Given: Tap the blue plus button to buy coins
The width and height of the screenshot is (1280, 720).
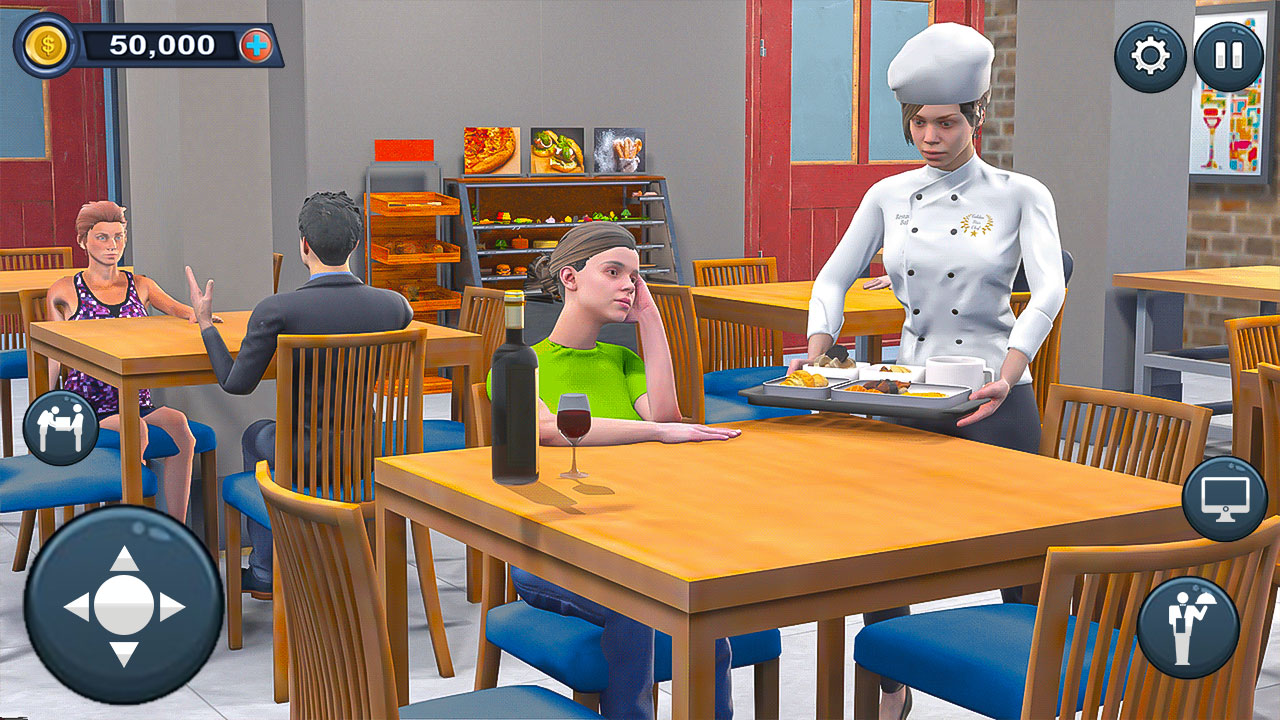Looking at the screenshot, I should click(x=258, y=44).
